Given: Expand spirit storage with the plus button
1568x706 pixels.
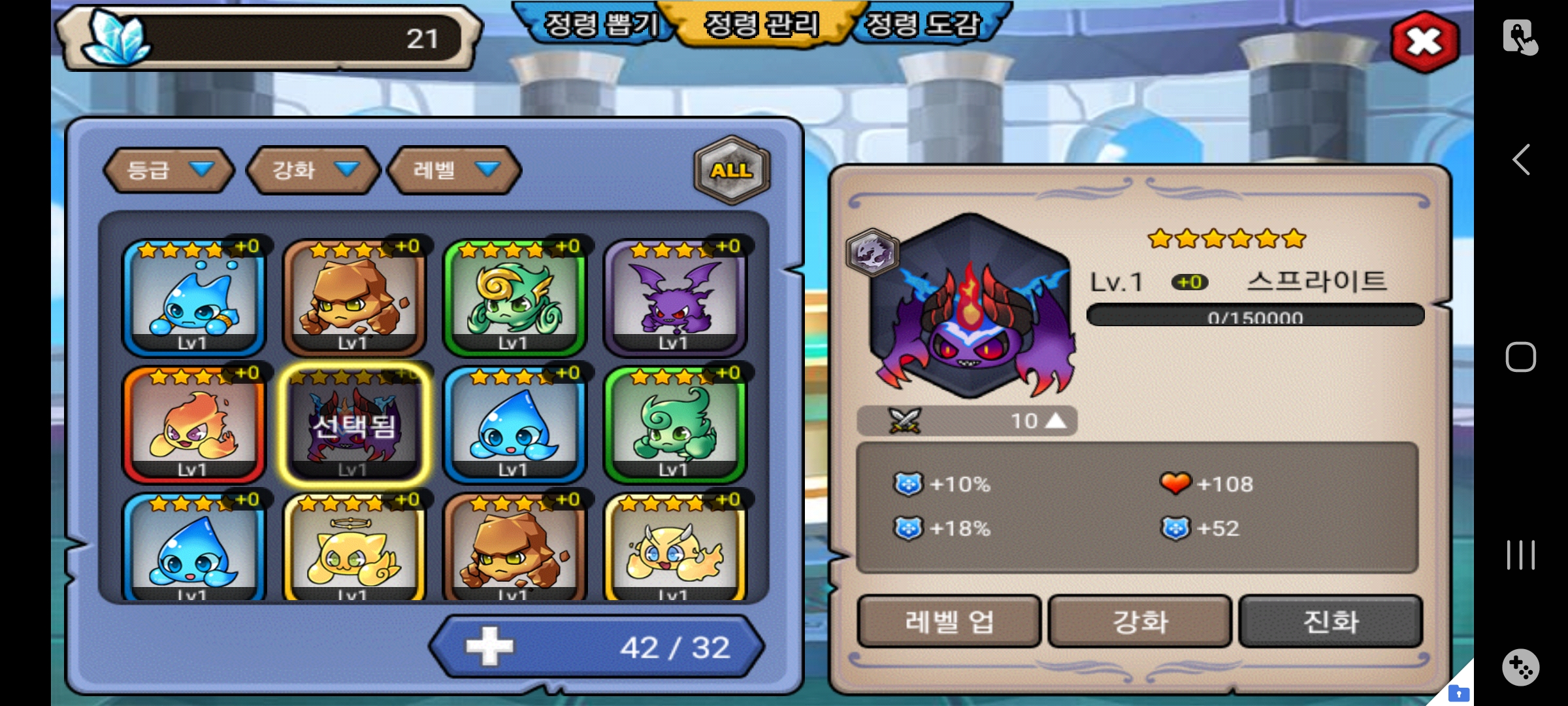Looking at the screenshot, I should tap(490, 647).
